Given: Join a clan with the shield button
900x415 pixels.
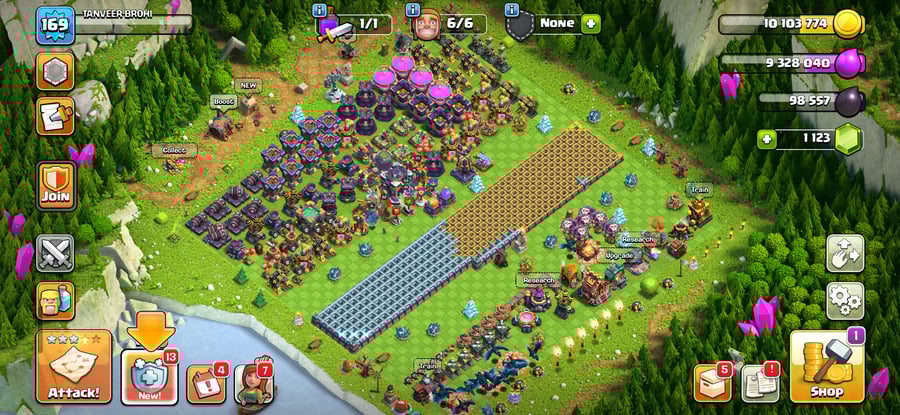Looking at the screenshot, I should [55, 186].
